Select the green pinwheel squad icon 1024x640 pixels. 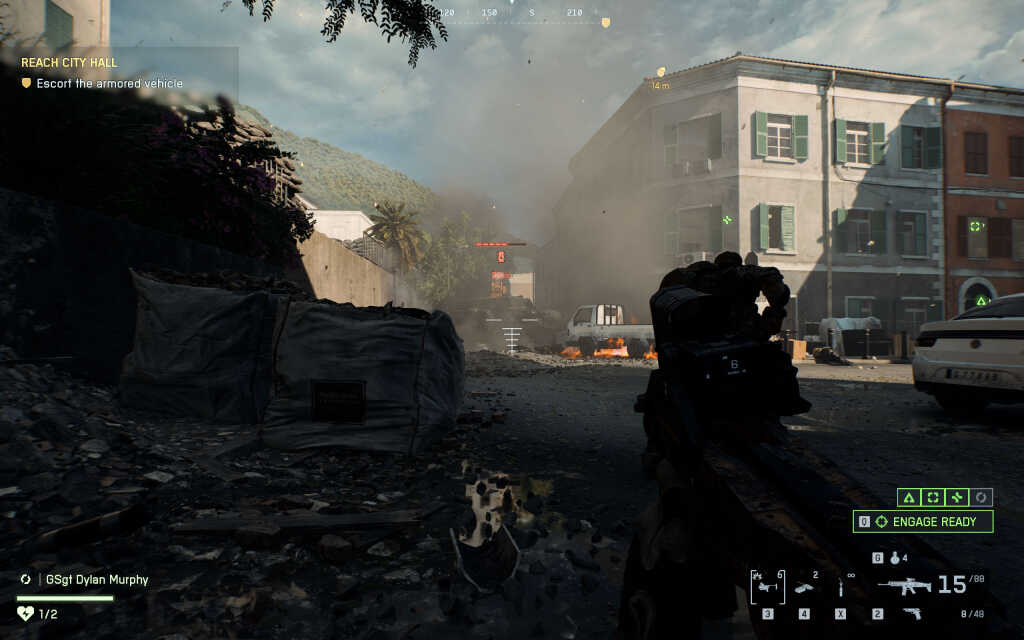click(x=957, y=497)
